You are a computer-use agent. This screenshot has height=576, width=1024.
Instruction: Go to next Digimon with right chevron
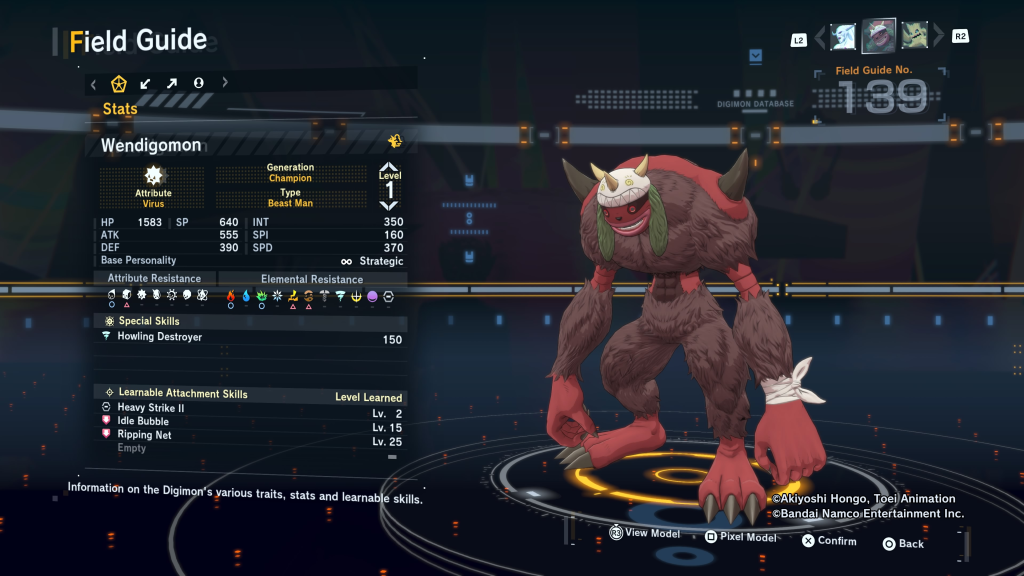[x=937, y=38]
